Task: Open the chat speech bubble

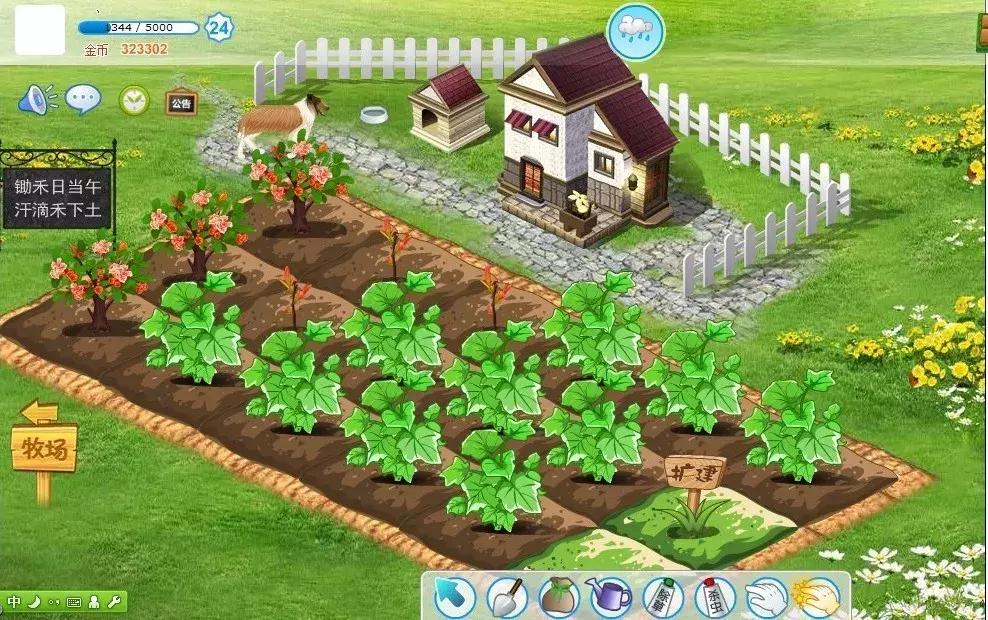Action: 83,99
